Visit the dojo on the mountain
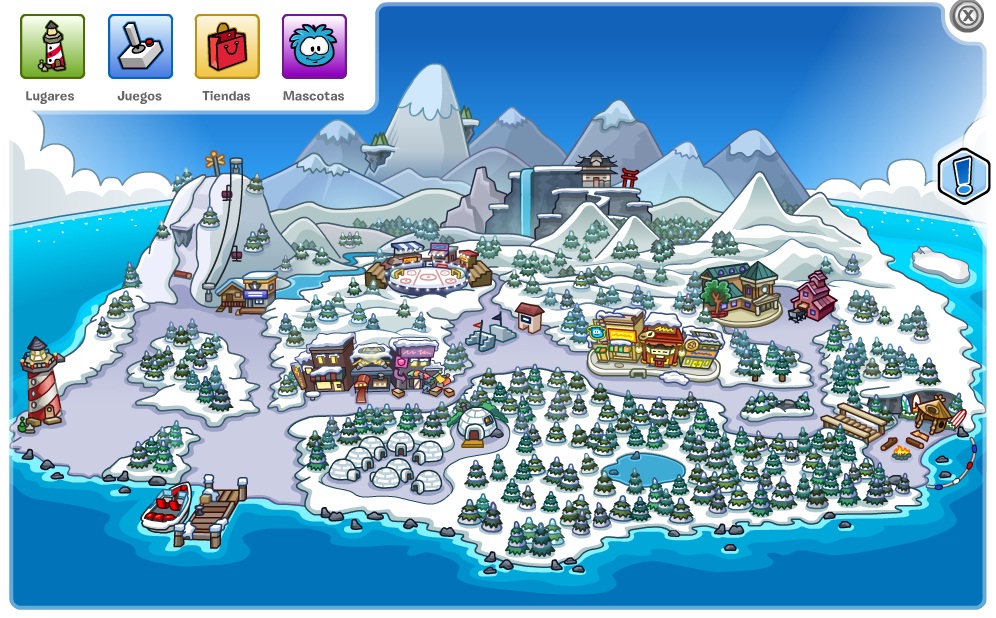996x618 pixels. click(x=596, y=172)
